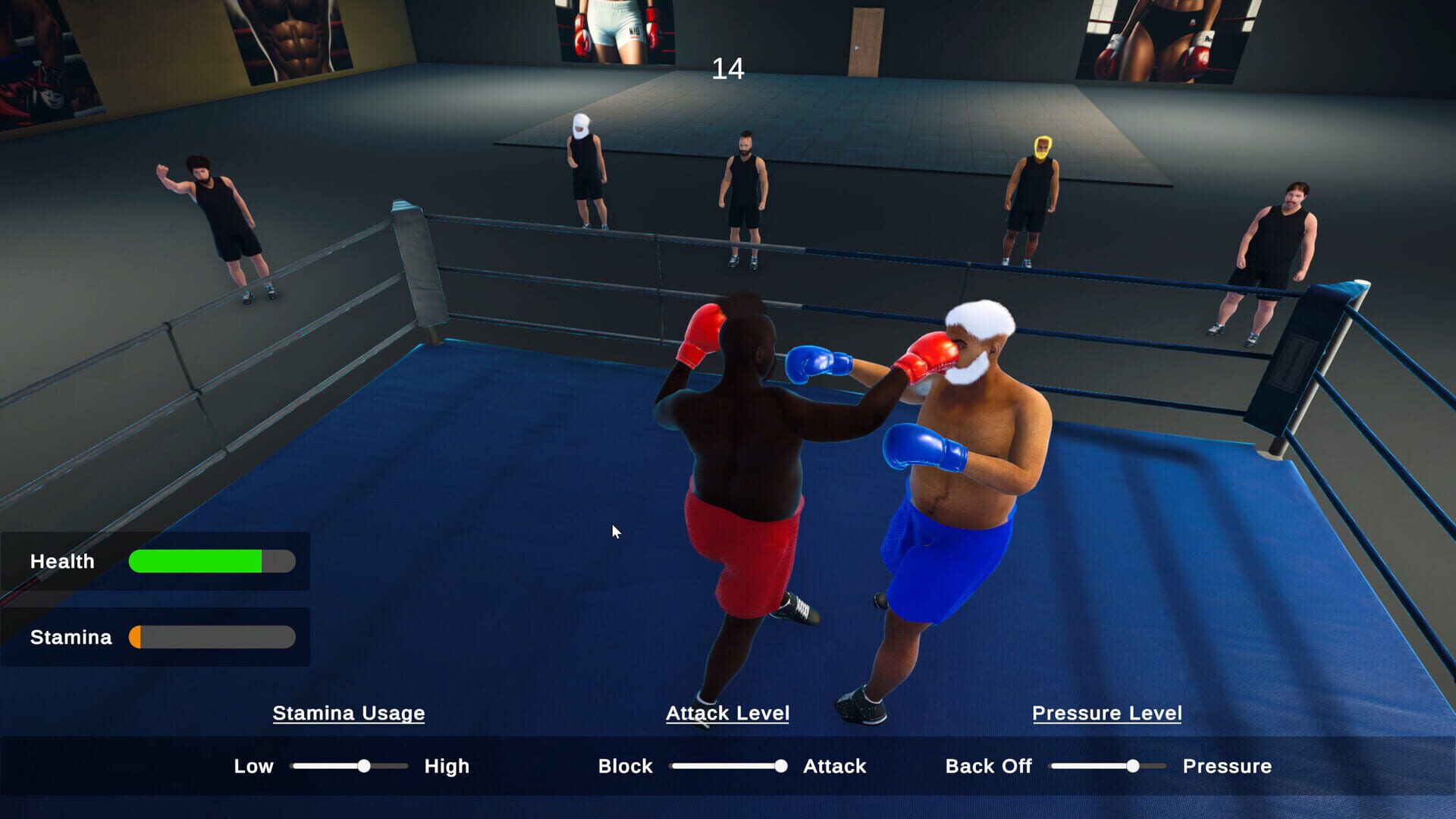Click the Pressure Level heading label

tap(1107, 713)
